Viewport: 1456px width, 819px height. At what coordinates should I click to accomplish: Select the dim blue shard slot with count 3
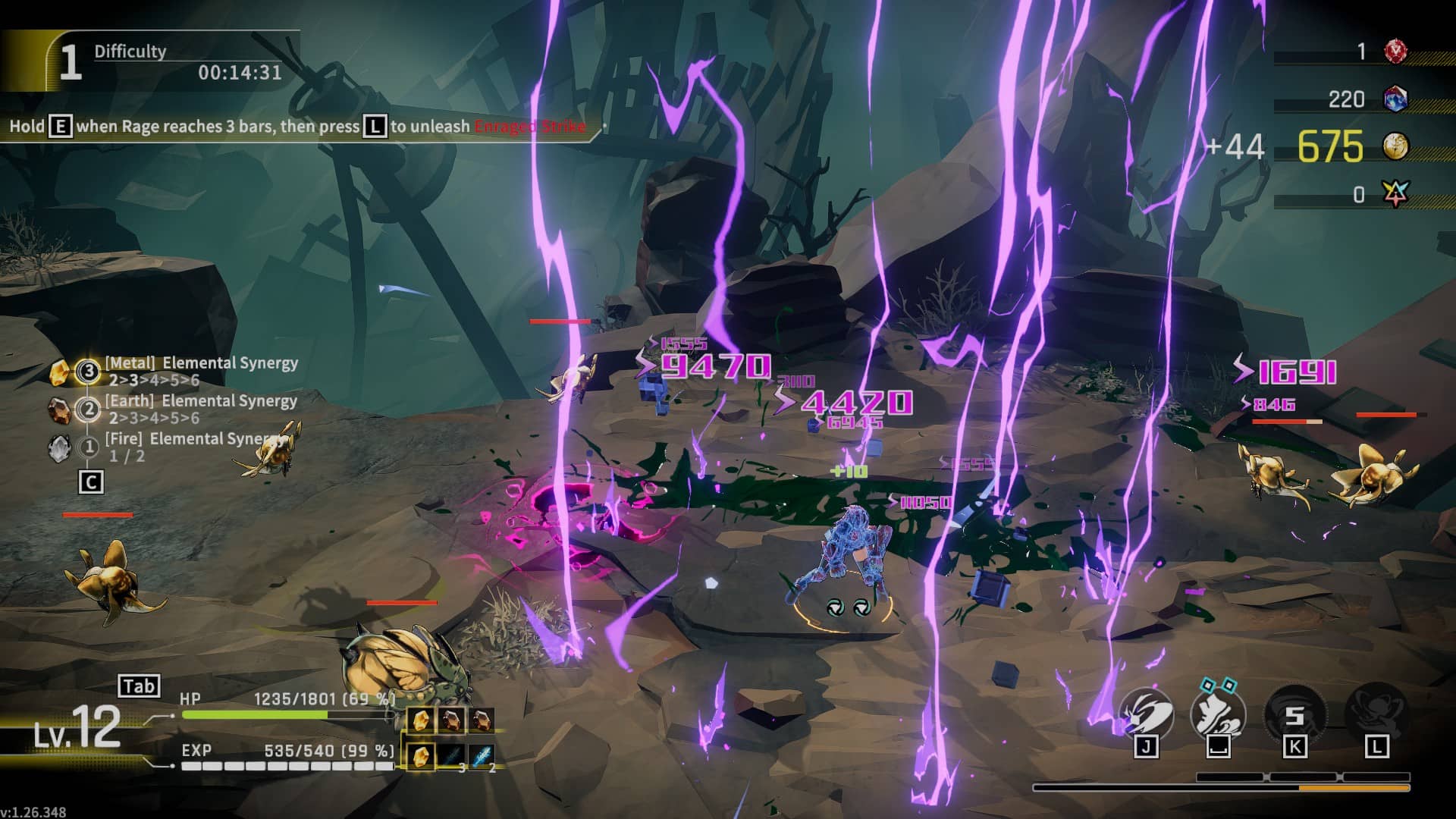click(452, 755)
